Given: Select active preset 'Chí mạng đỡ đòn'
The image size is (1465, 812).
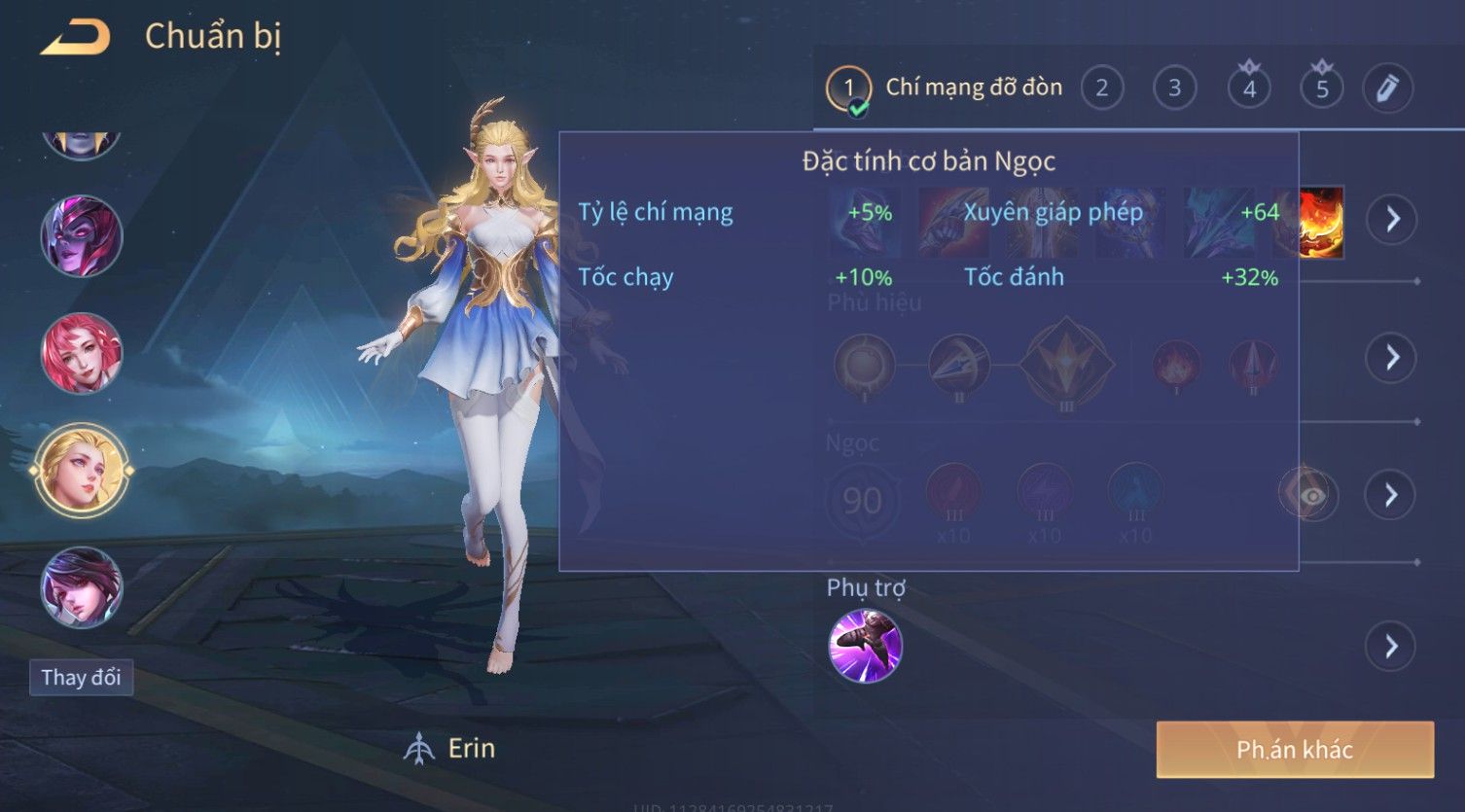Looking at the screenshot, I should [x=945, y=88].
